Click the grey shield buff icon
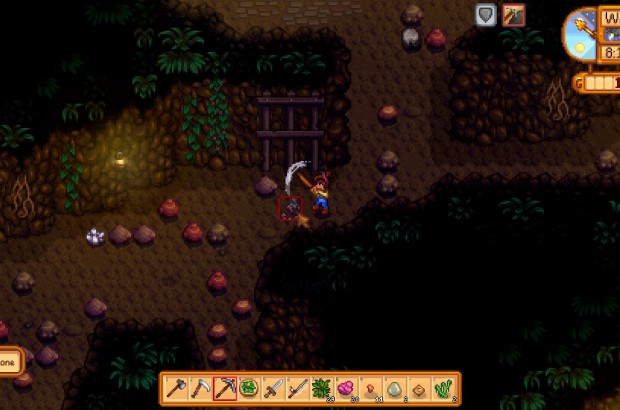Viewport: 620px width, 410px height. point(486,14)
